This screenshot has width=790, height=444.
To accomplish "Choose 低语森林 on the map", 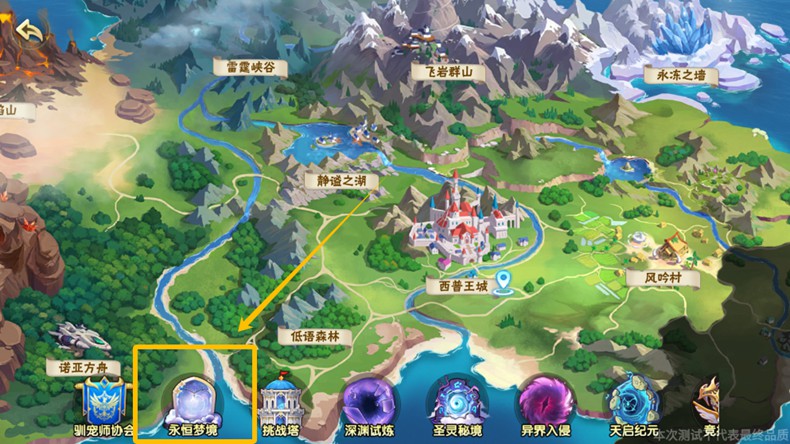I will tap(315, 336).
